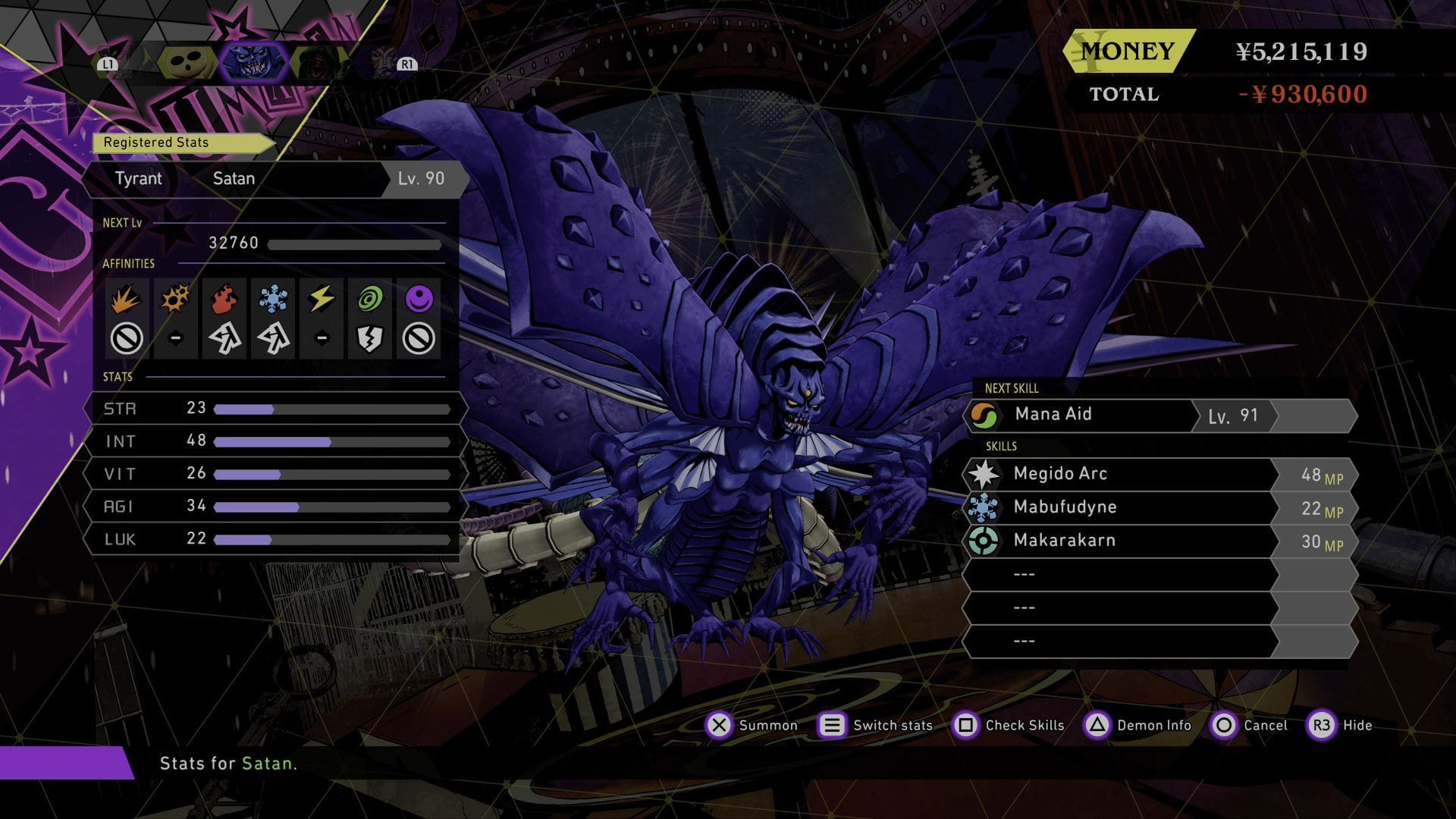Screen dimensions: 1456x819
Task: Click Check Skills prompt
Action: [968, 726]
